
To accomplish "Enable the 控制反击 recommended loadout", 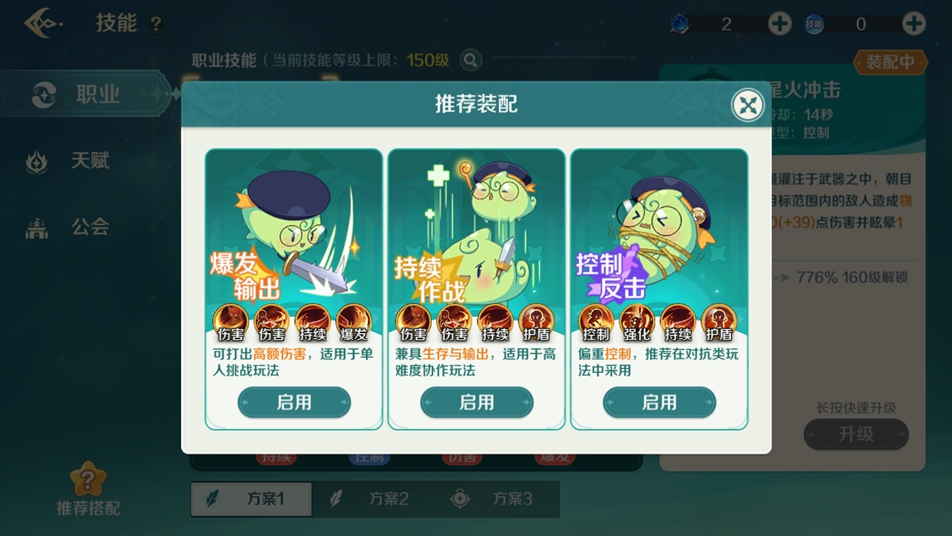I will 659,402.
